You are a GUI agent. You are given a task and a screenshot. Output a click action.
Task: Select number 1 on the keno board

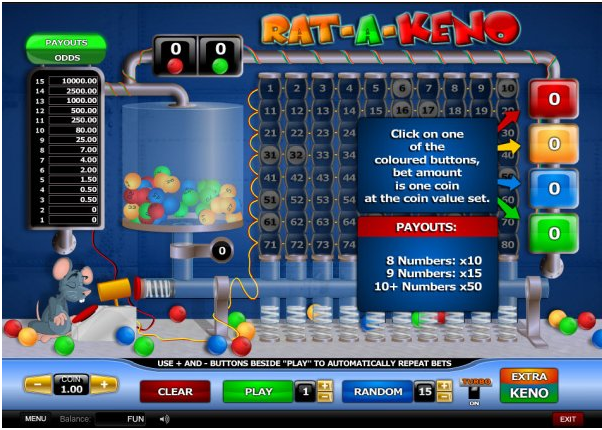pos(271,88)
